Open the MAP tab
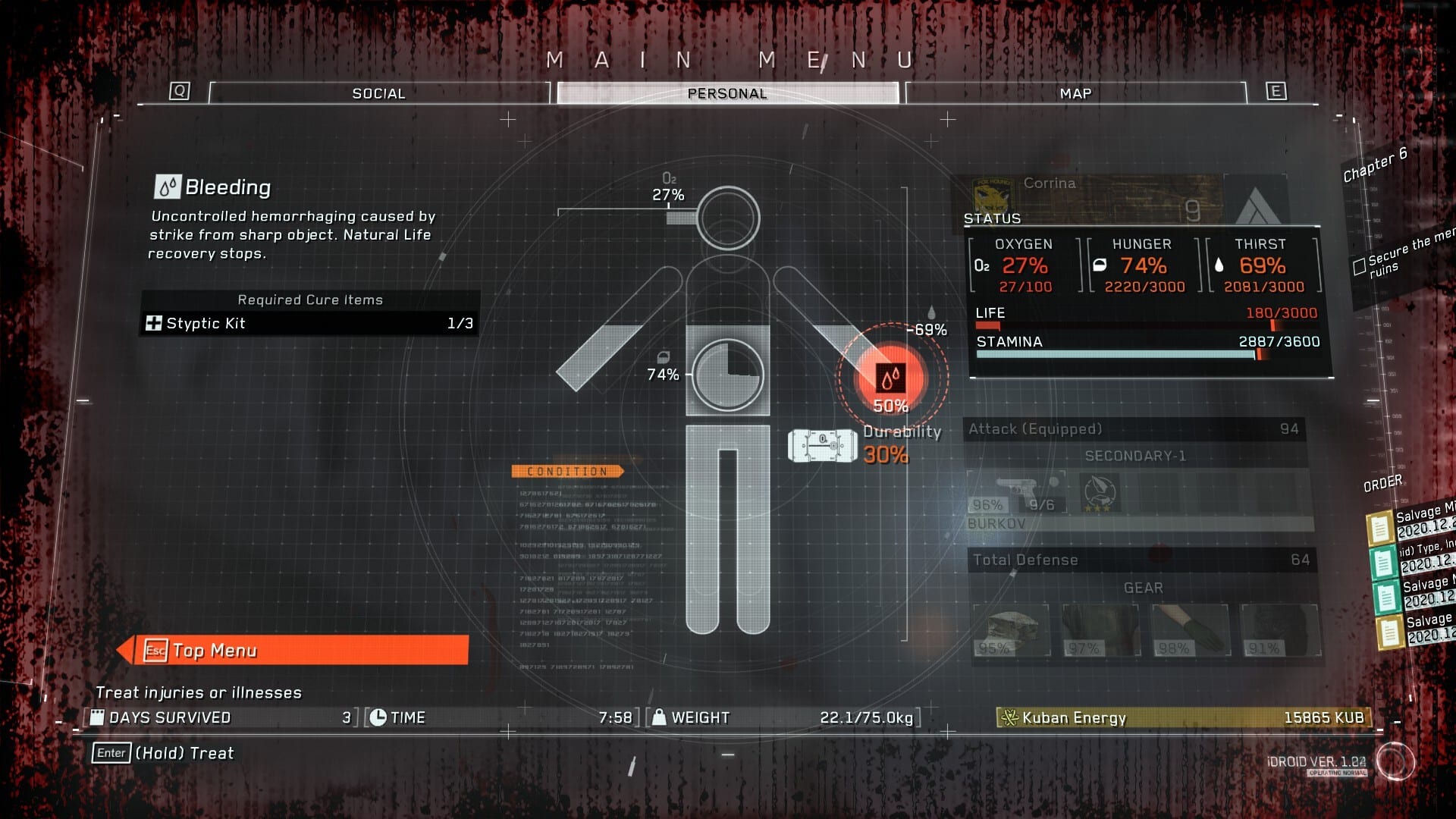The image size is (1456, 819). point(1075,93)
